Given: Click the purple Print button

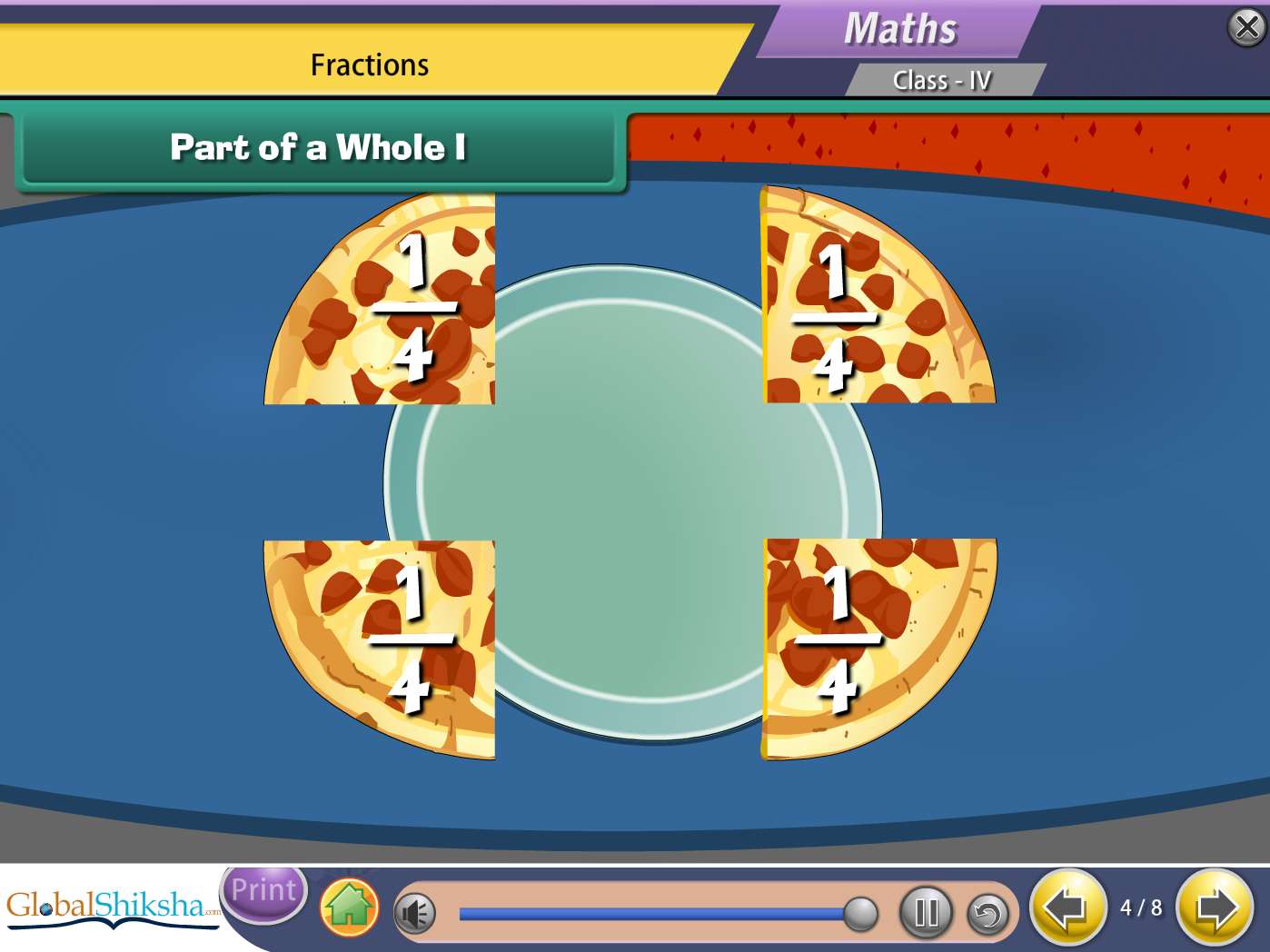Looking at the screenshot, I should coord(263,891).
